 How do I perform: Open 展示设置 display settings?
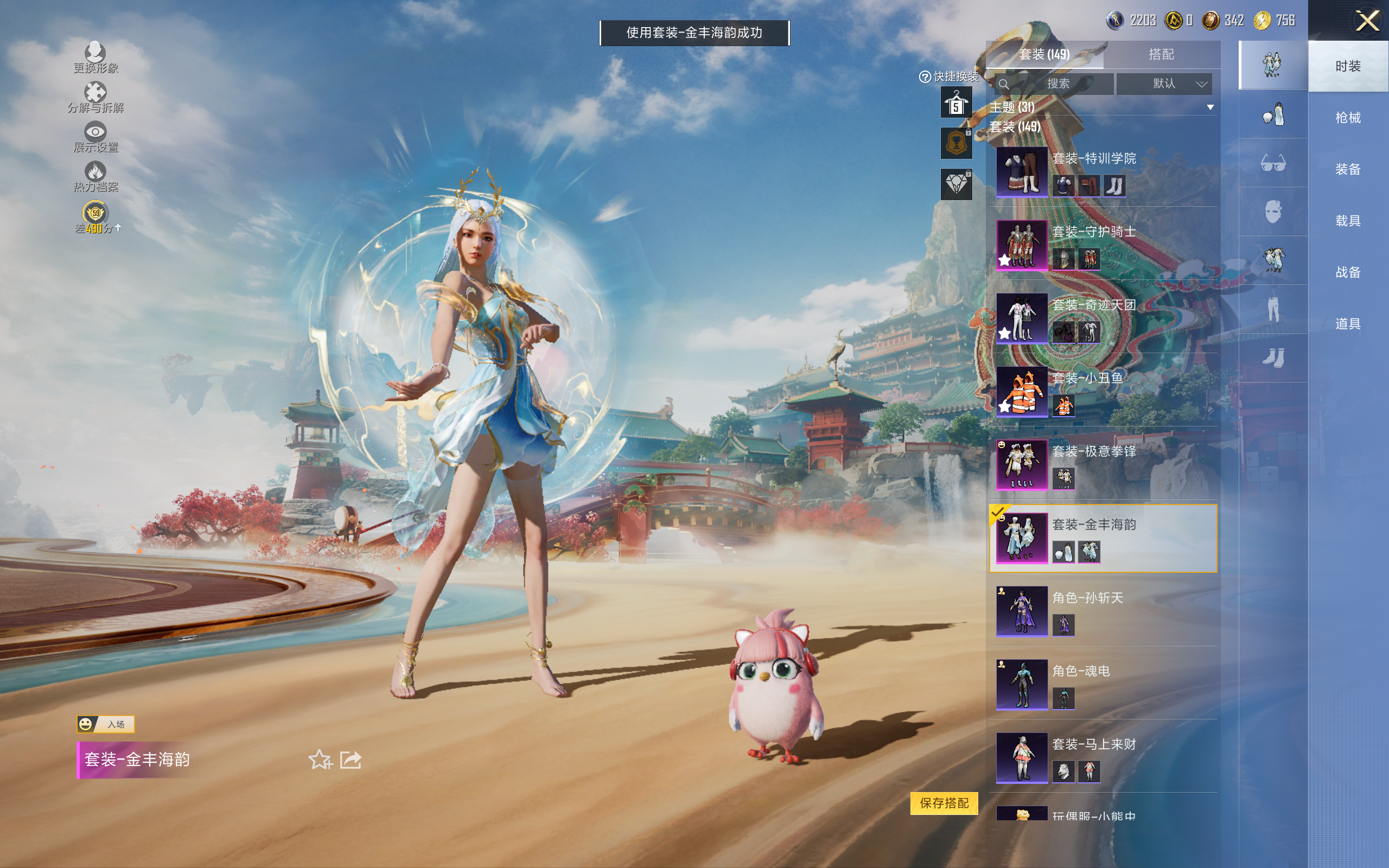95,137
